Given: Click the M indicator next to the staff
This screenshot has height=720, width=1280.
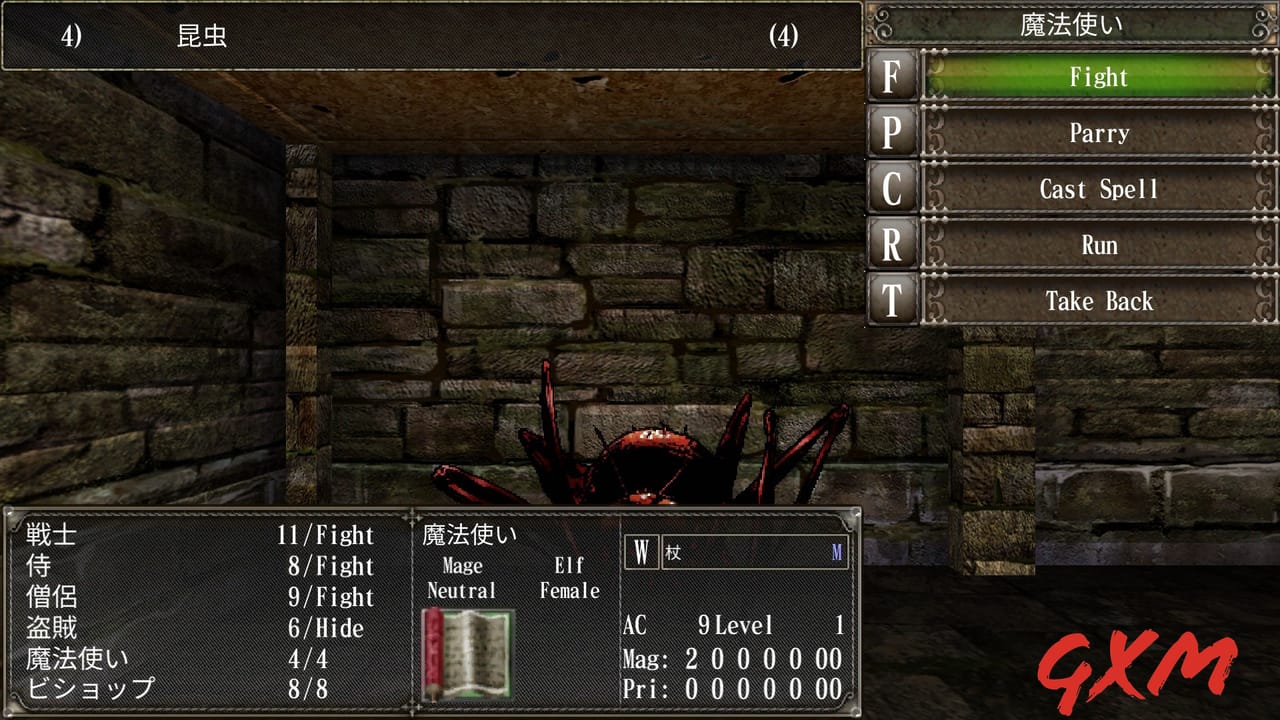Looking at the screenshot, I should [x=838, y=551].
